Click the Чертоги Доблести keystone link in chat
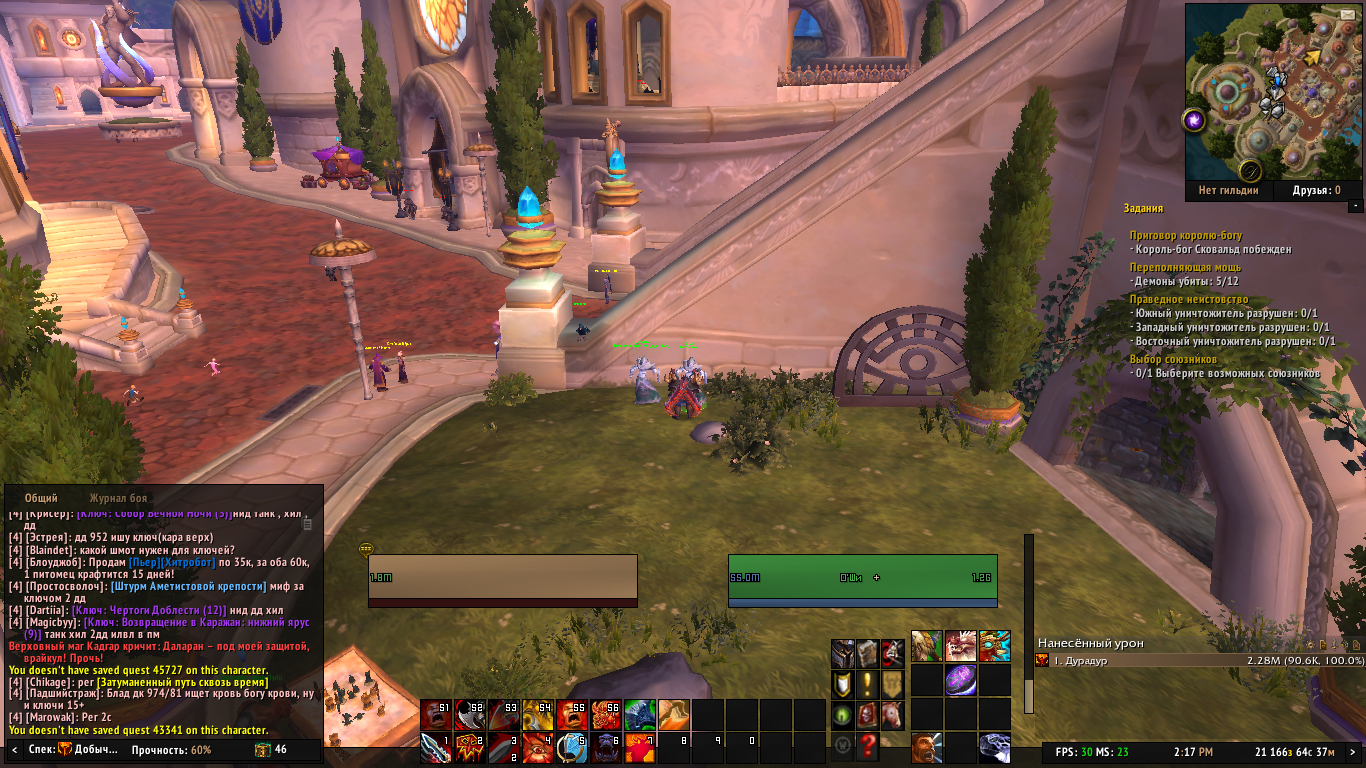This screenshot has width=1366, height=768. [x=149, y=609]
